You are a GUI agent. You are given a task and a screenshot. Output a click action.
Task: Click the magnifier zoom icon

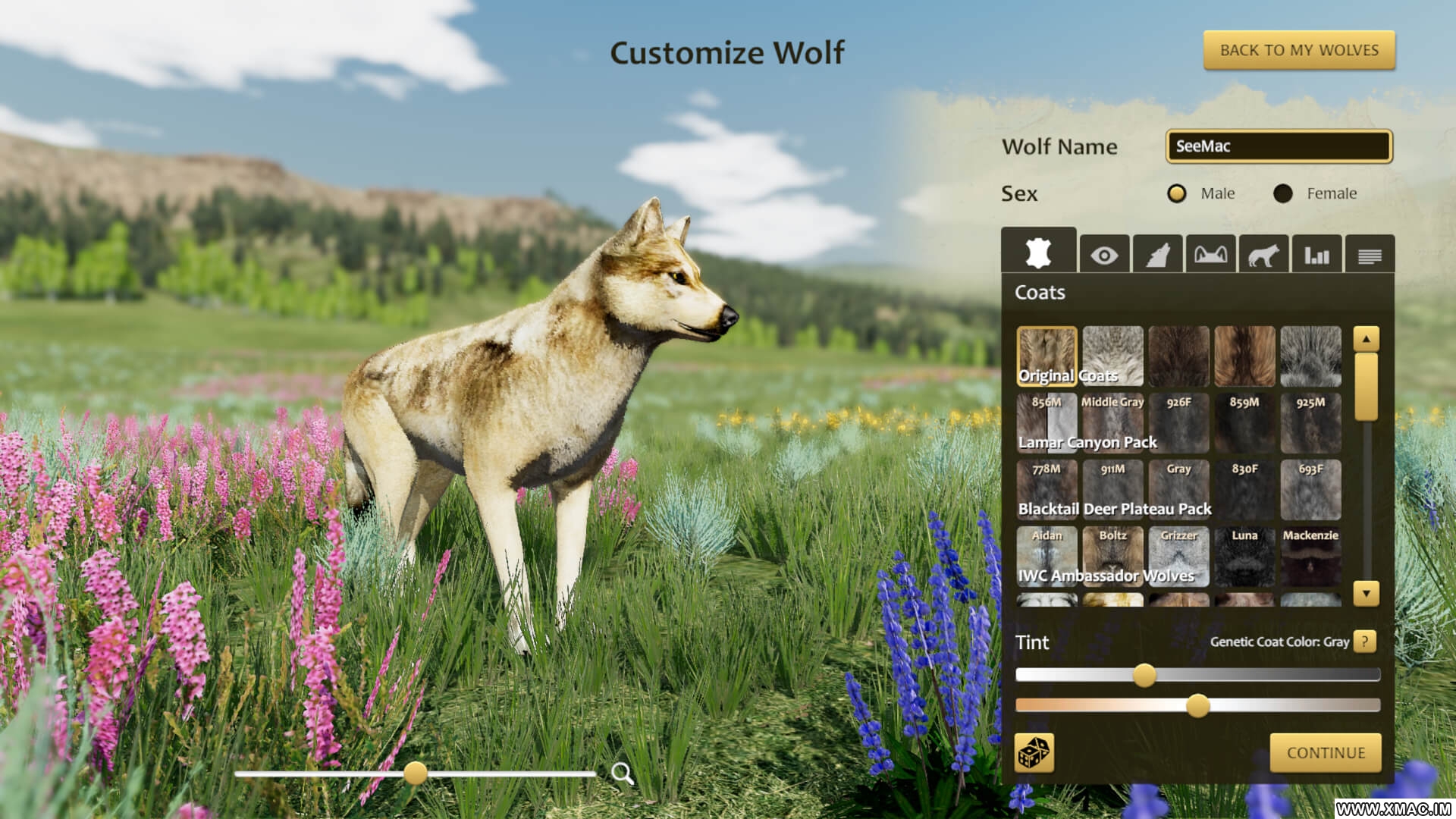pyautogui.click(x=622, y=773)
